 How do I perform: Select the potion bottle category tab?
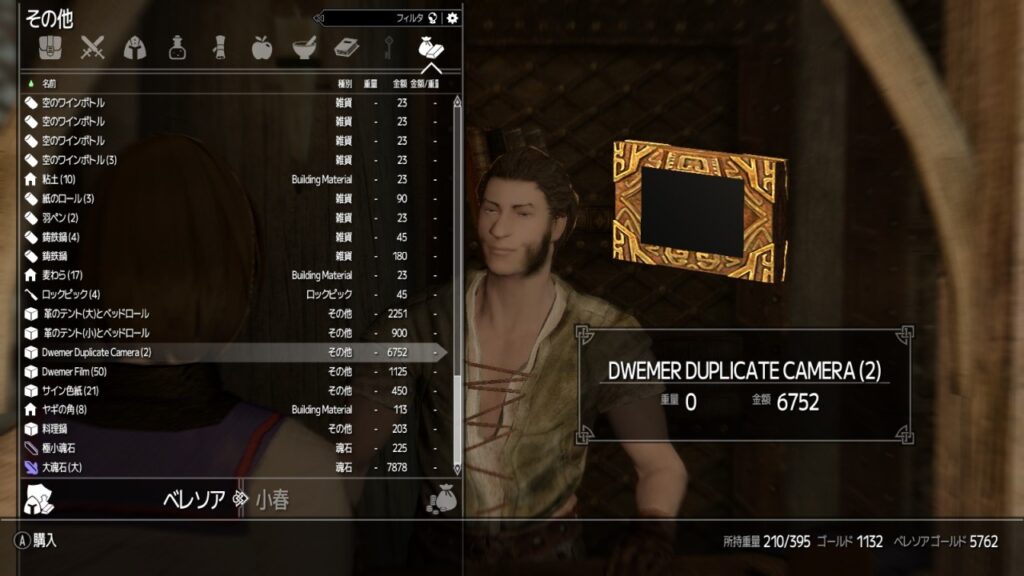tap(177, 47)
